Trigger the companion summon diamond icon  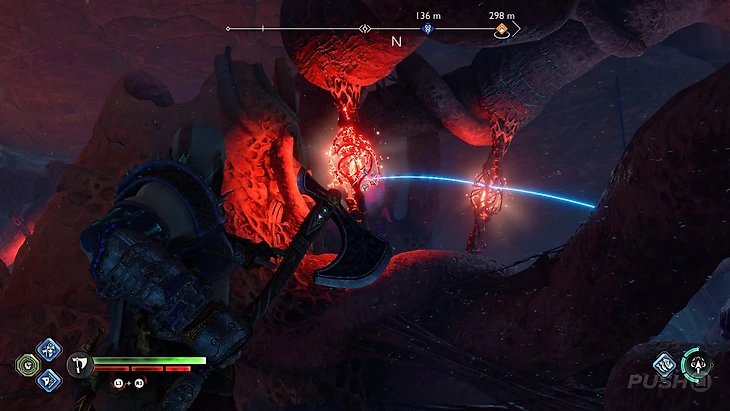665,365
